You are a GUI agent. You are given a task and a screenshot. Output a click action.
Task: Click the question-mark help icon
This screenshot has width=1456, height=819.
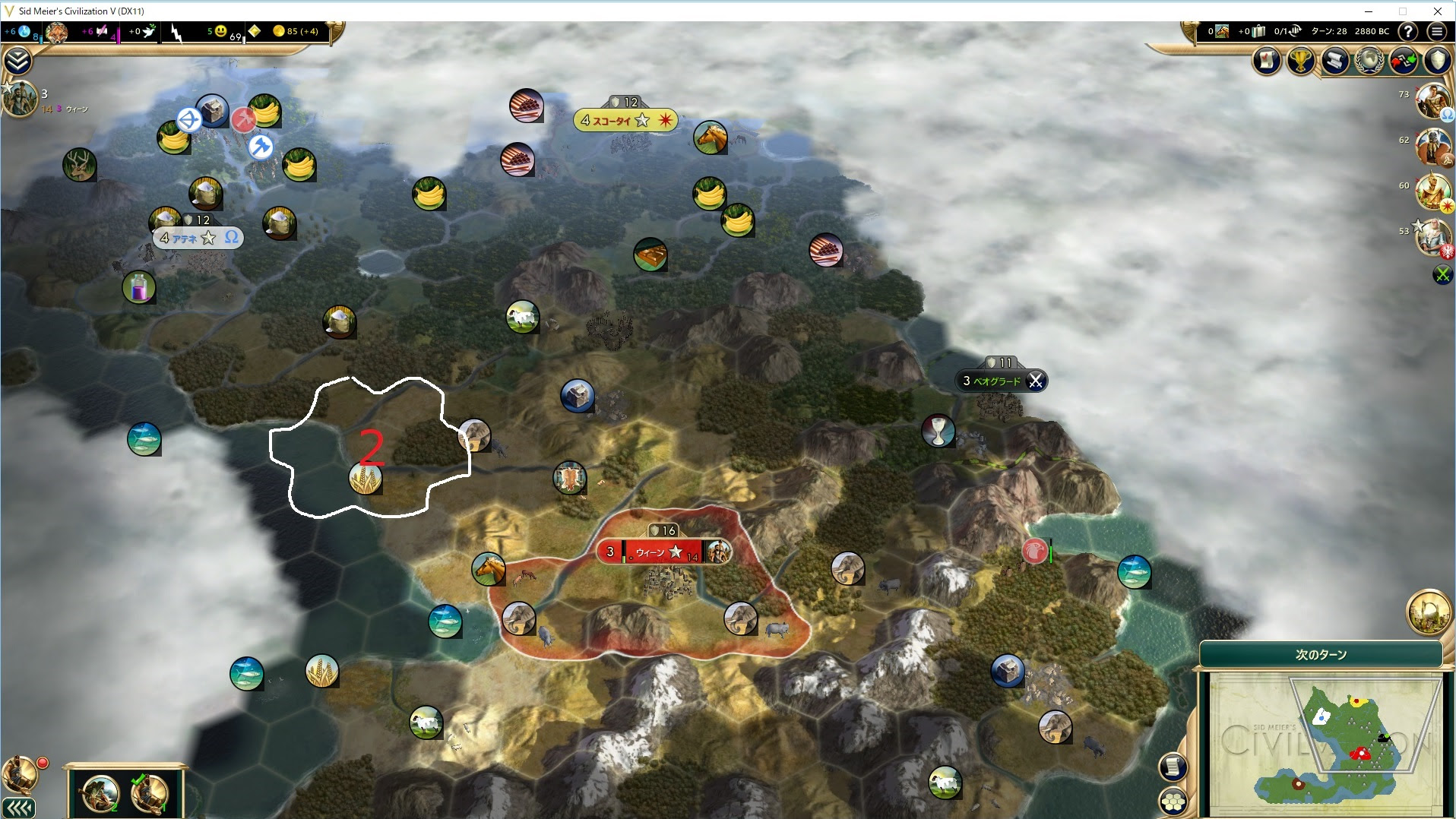point(1410,32)
